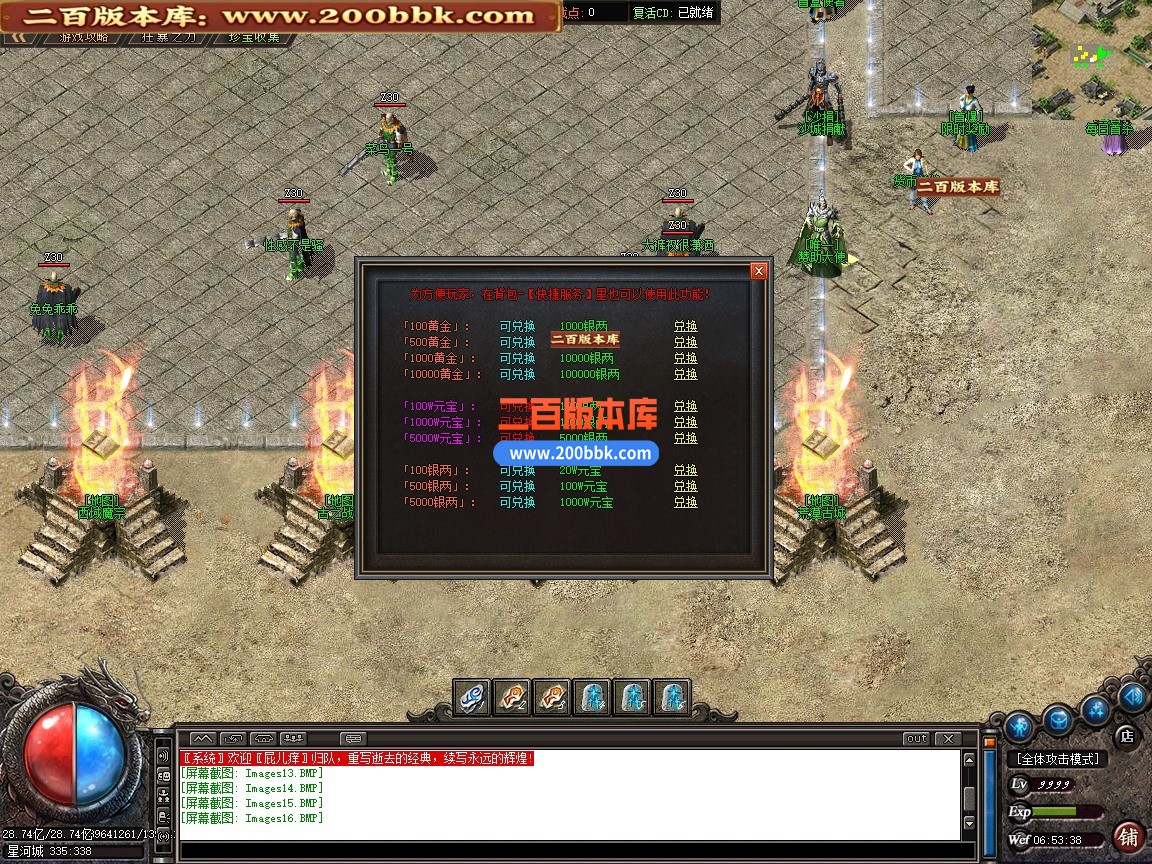Exchange the 5000W元宝 row

pyautogui.click(x=685, y=438)
